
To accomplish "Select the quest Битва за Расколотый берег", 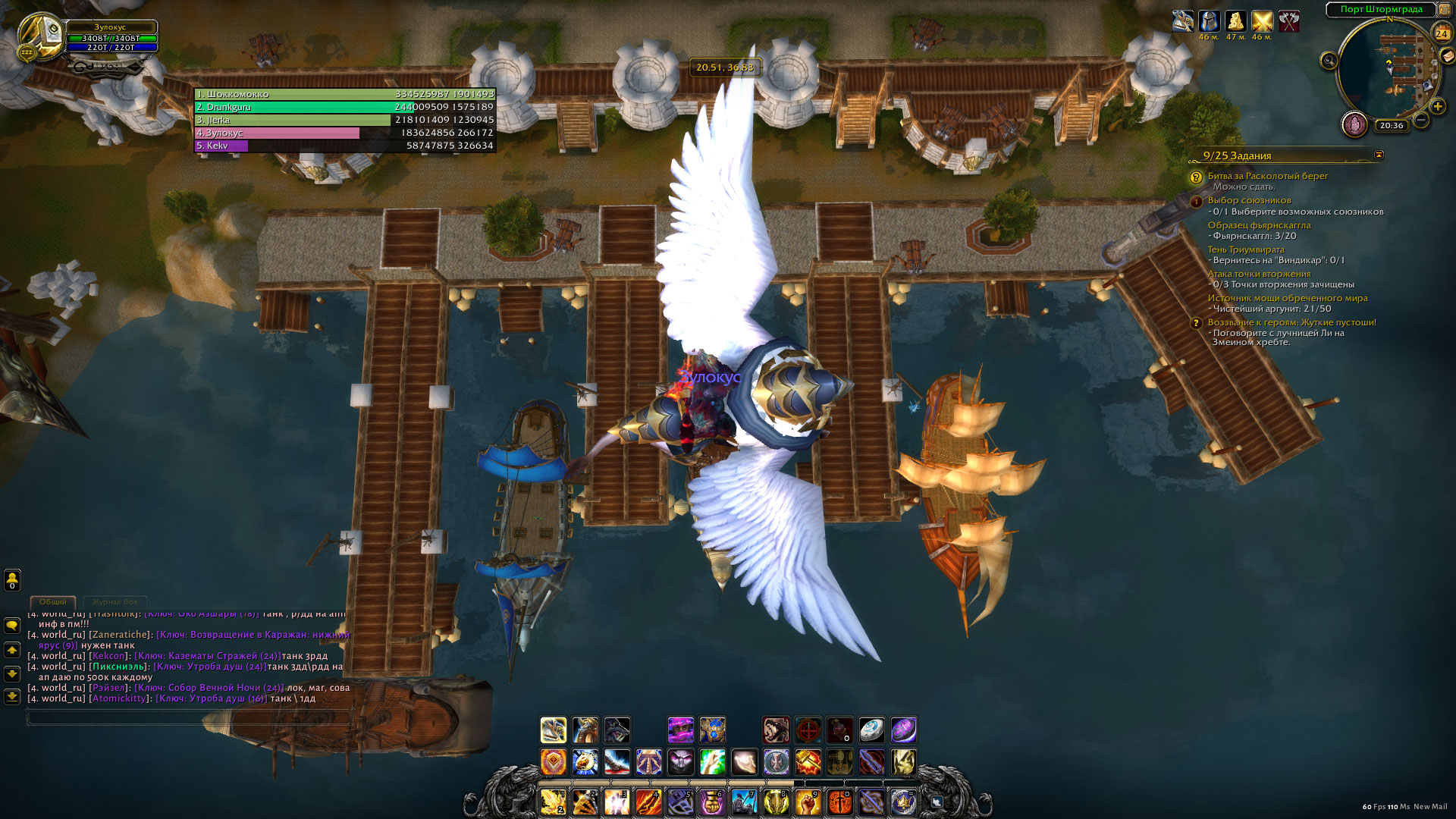I will 1267,176.
